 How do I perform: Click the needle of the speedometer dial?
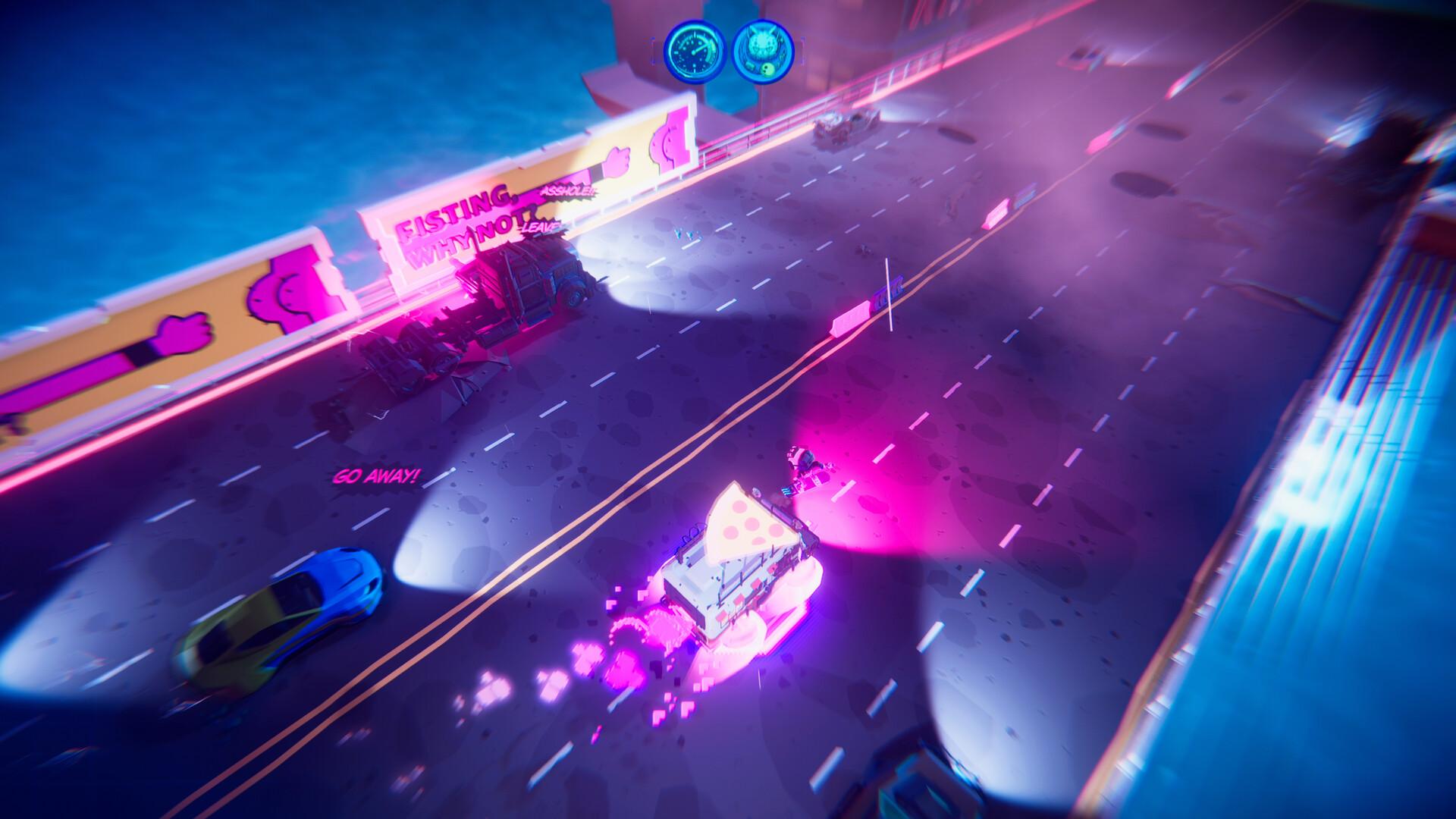click(x=699, y=49)
